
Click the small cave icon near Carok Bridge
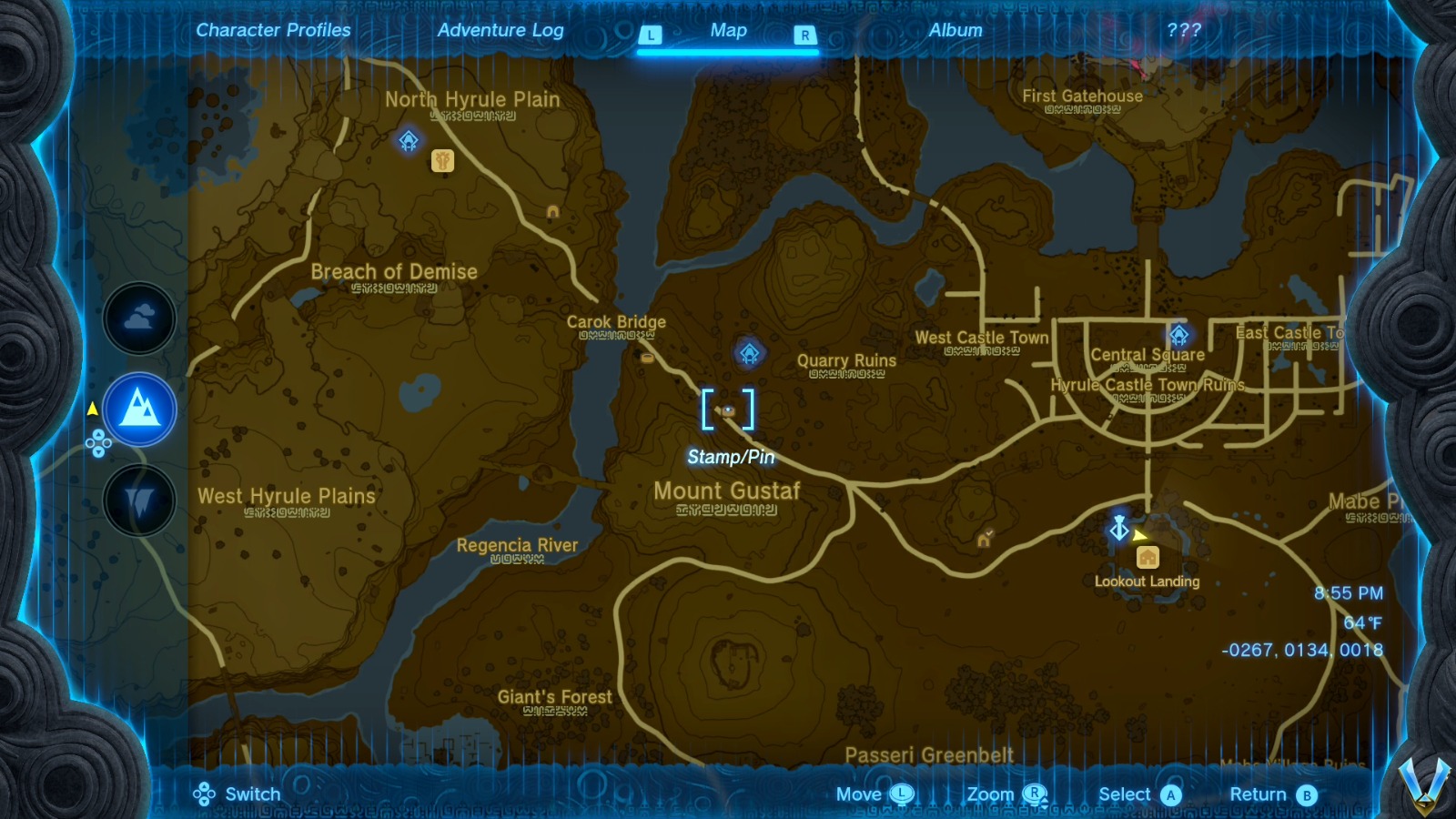tap(648, 358)
